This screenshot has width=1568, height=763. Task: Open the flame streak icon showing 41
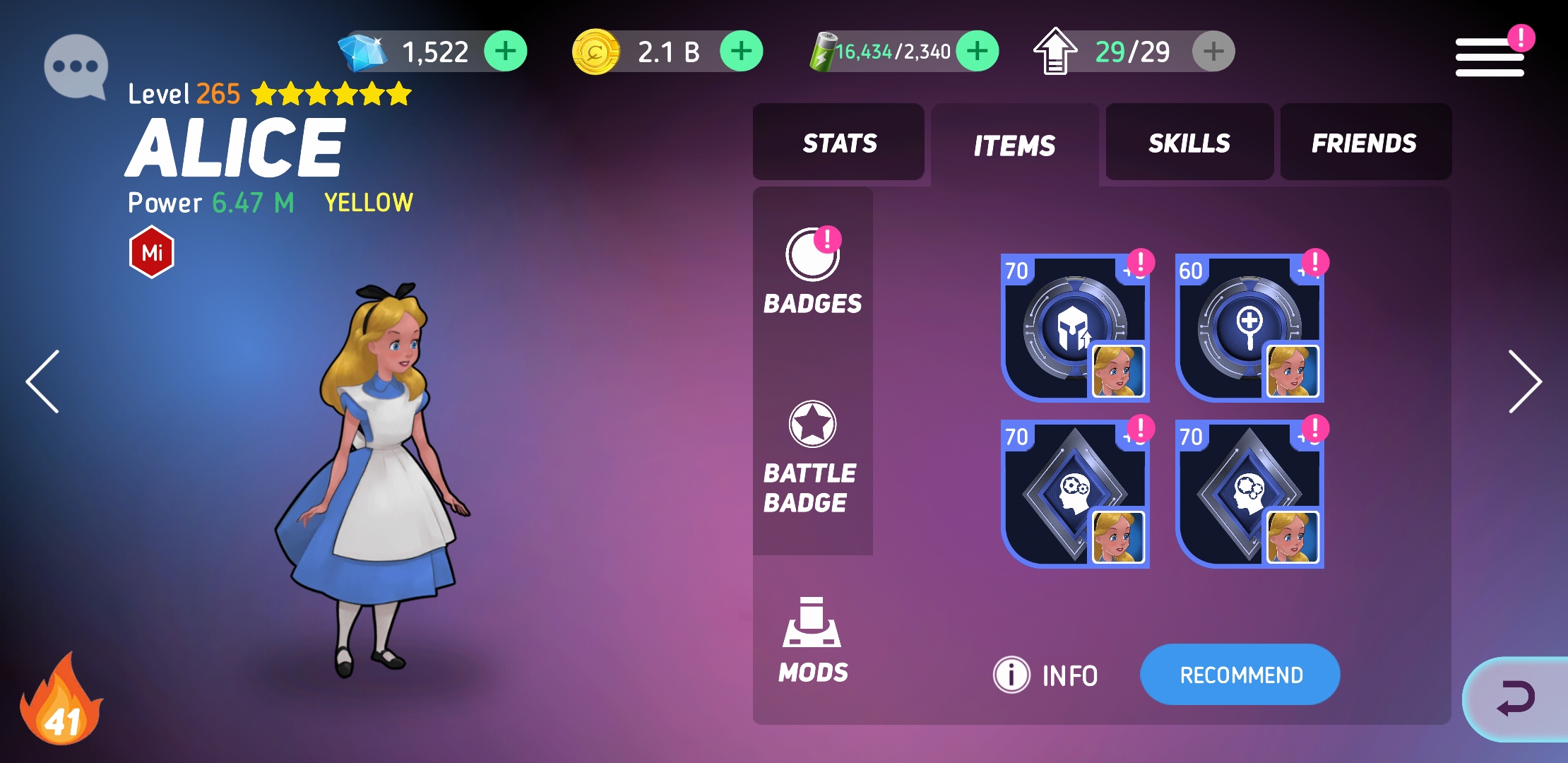pos(62,703)
